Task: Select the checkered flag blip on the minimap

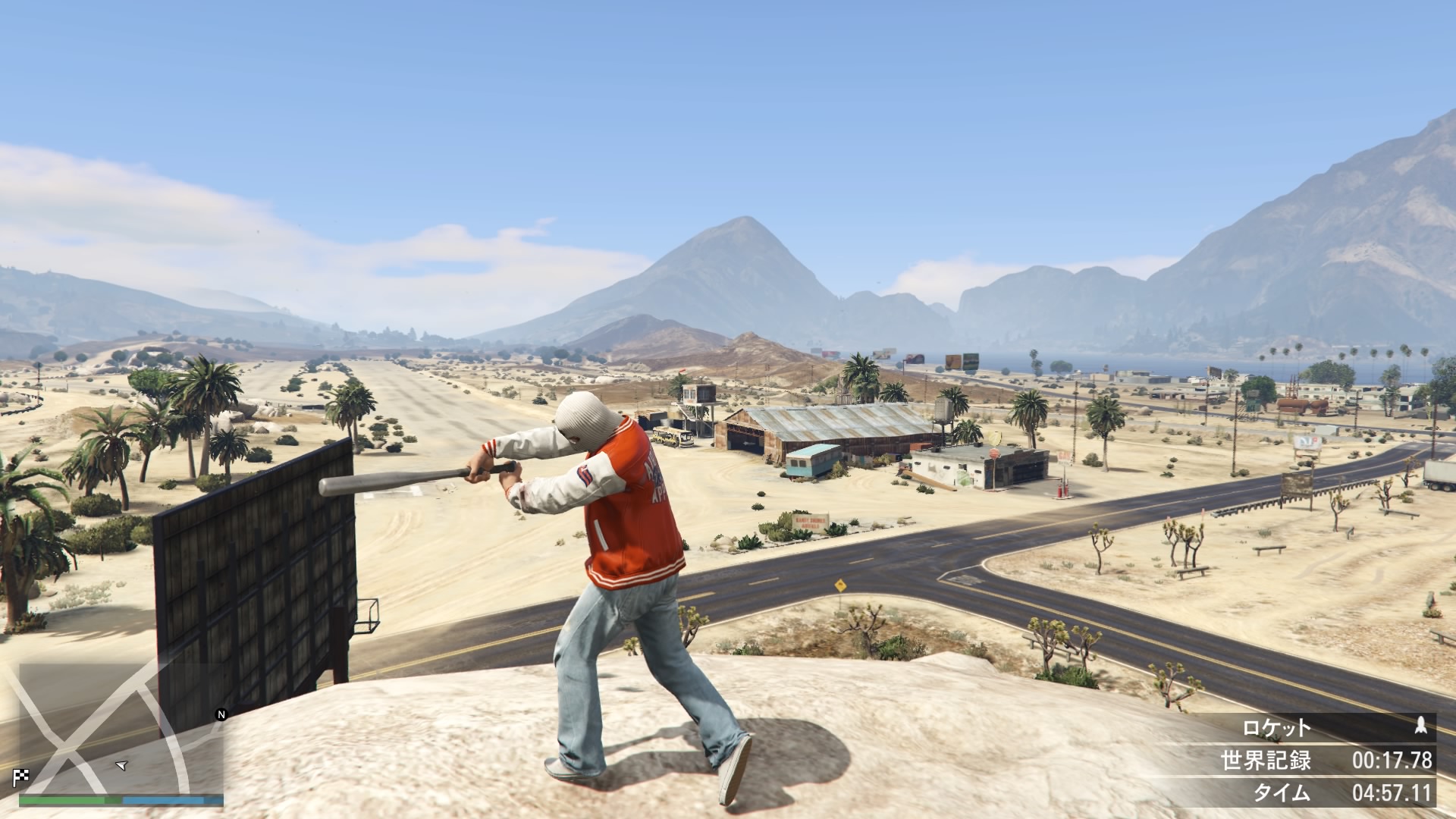Action: pyautogui.click(x=20, y=776)
